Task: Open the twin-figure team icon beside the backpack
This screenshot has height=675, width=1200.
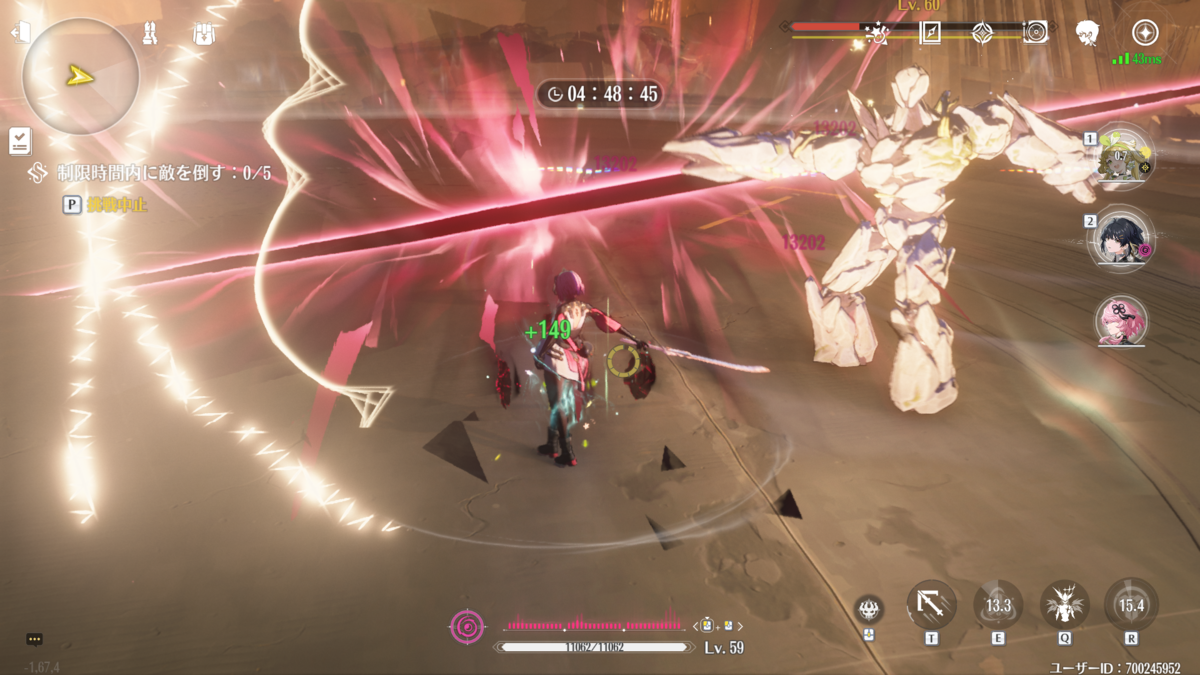Action: click(151, 34)
